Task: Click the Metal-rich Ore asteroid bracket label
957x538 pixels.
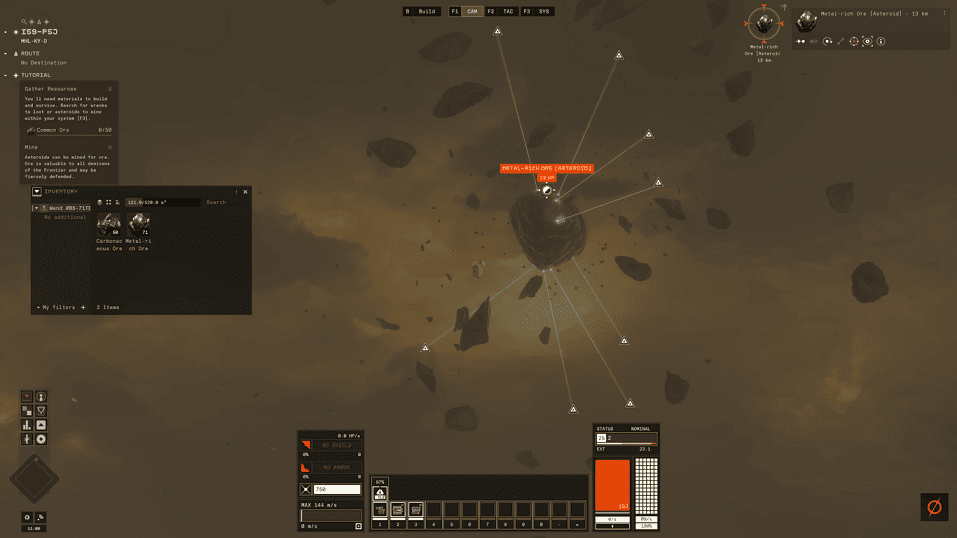Action: point(546,168)
